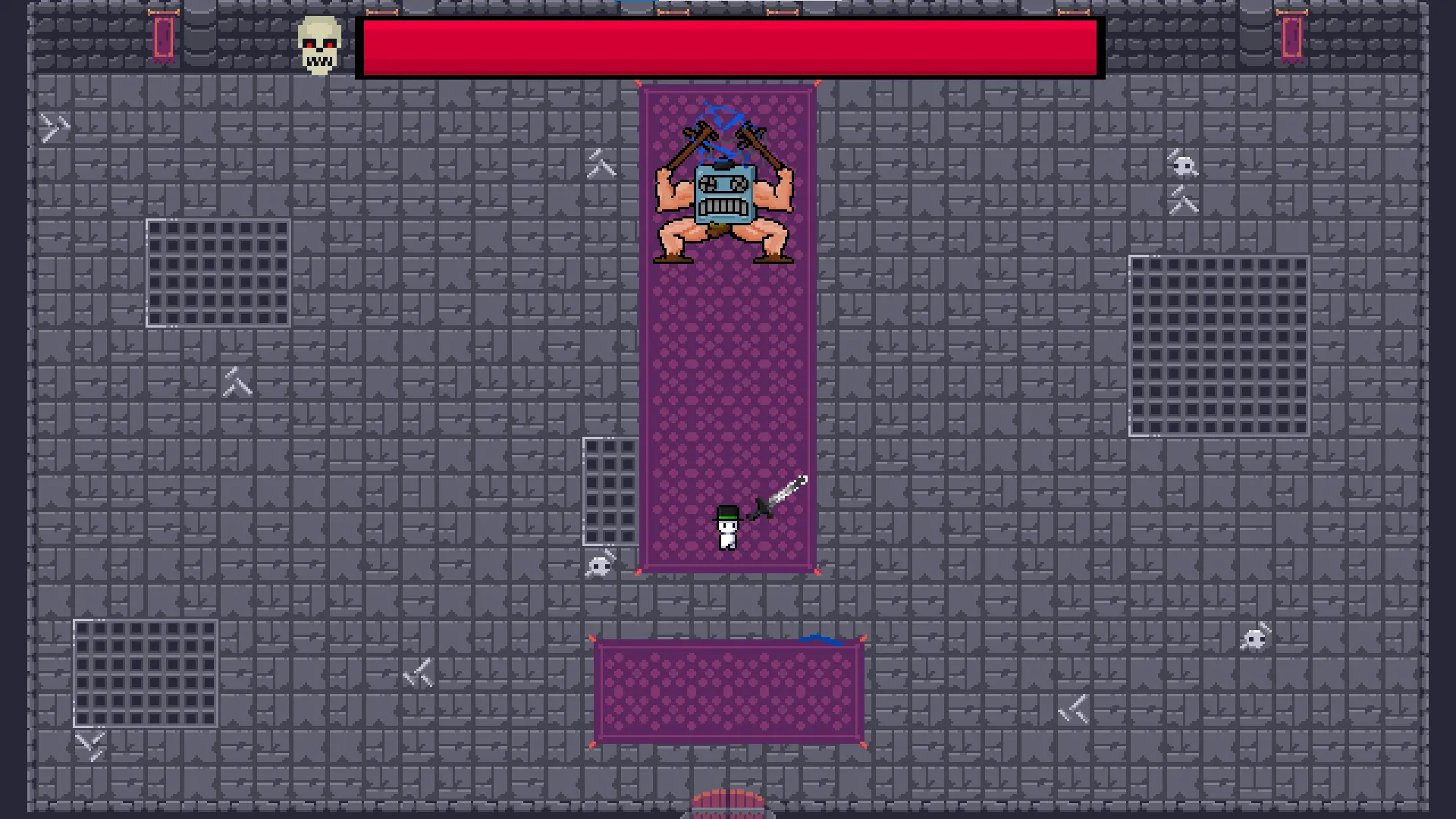Screen dimensions: 1456x819
Task: Click the horizontal purple carpet near the bottom
Action: point(728,690)
